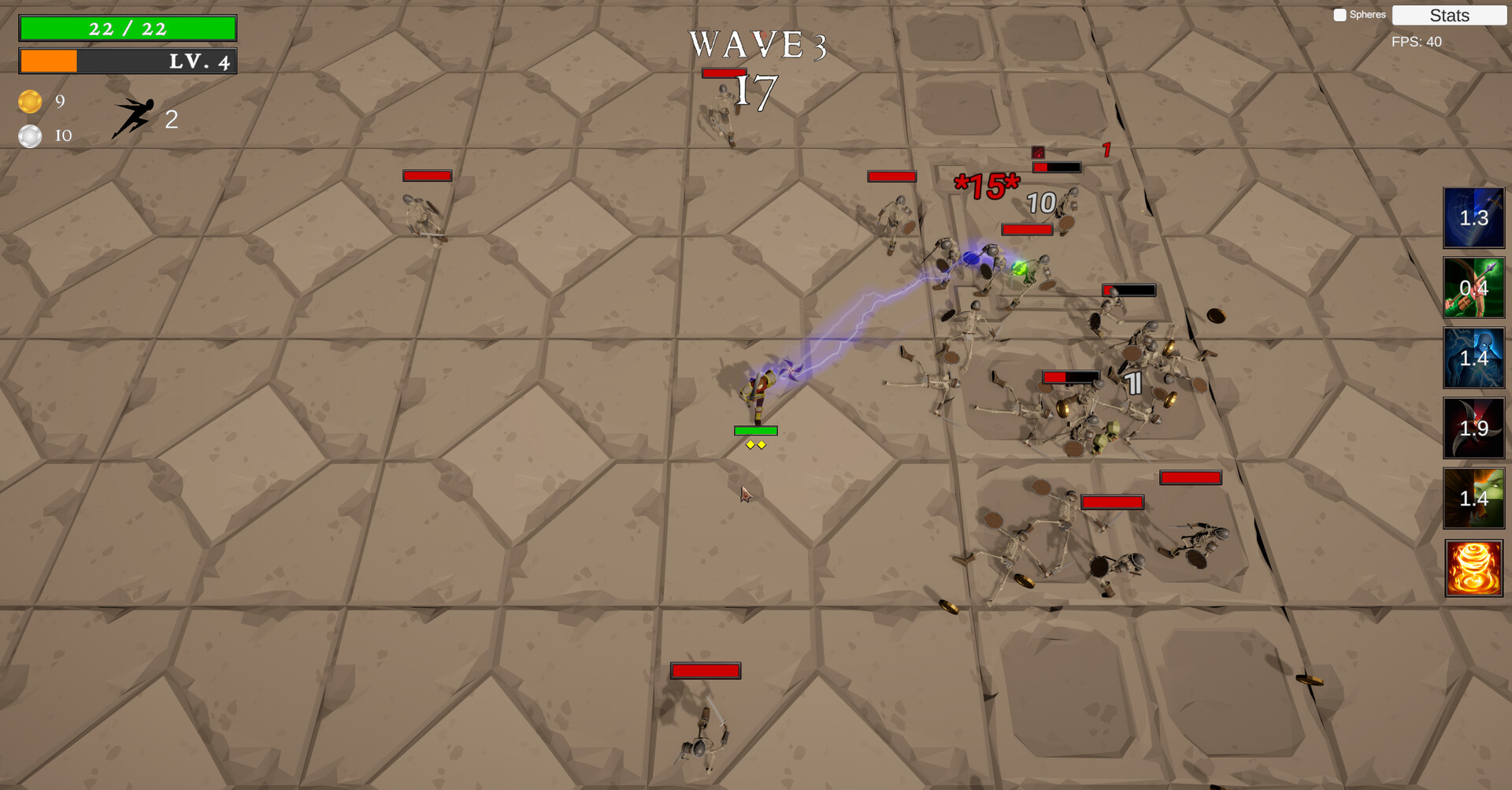The width and height of the screenshot is (1512, 790).
Task: Click the green 22/22 health bar
Action: point(127,28)
